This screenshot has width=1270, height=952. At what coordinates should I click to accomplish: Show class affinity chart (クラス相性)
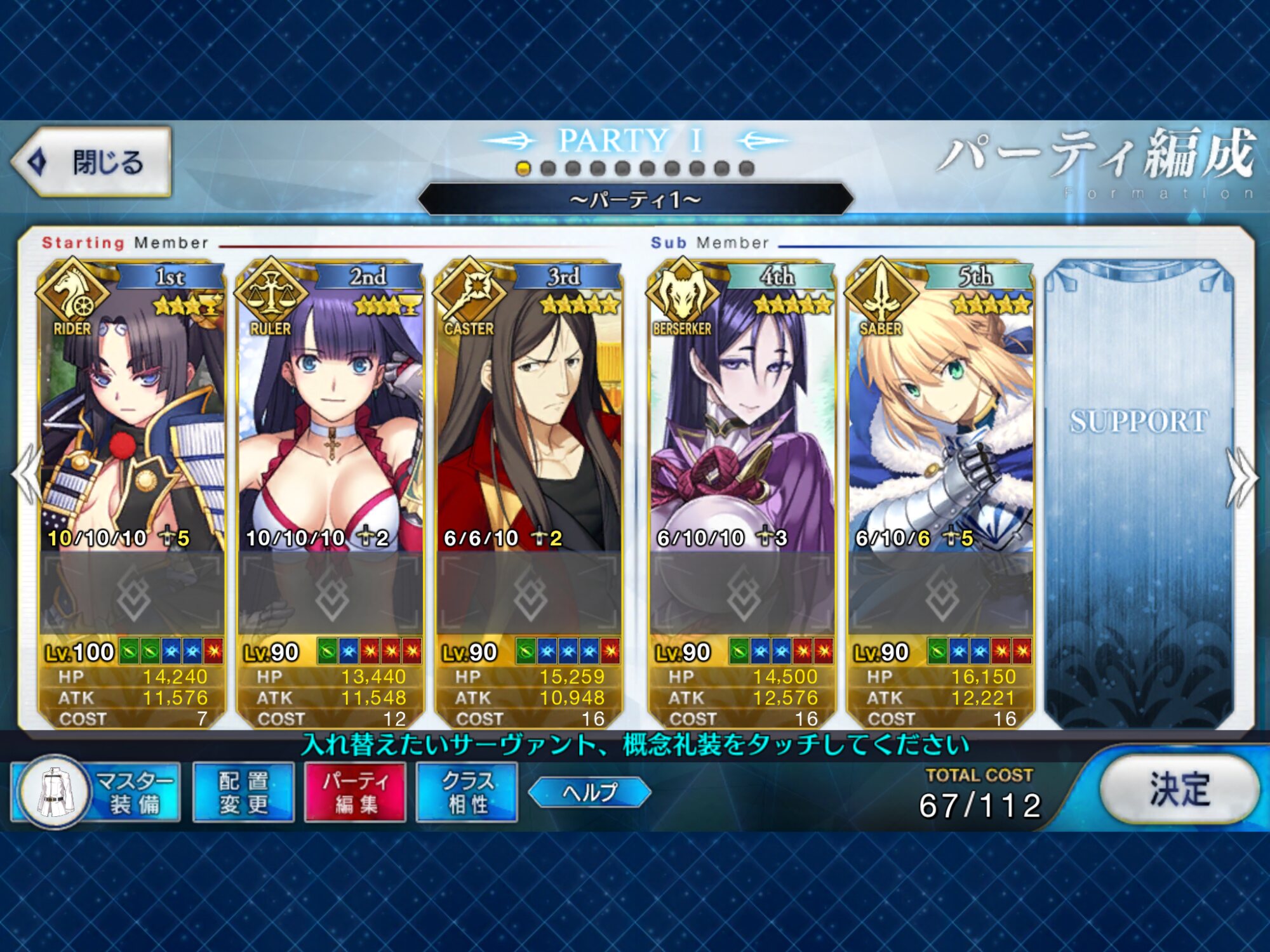pyautogui.click(x=467, y=792)
